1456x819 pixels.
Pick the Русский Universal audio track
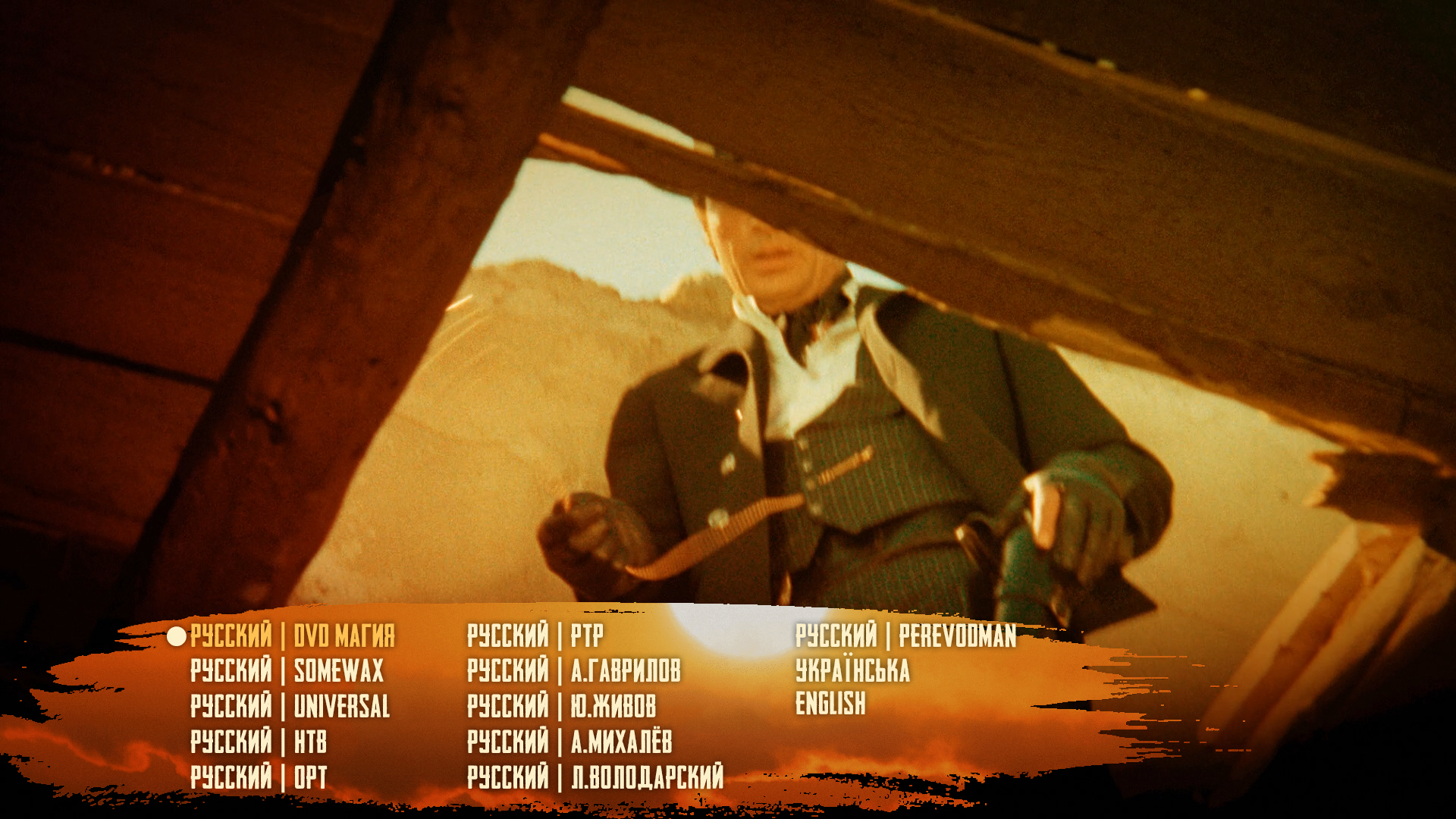pyautogui.click(x=290, y=706)
